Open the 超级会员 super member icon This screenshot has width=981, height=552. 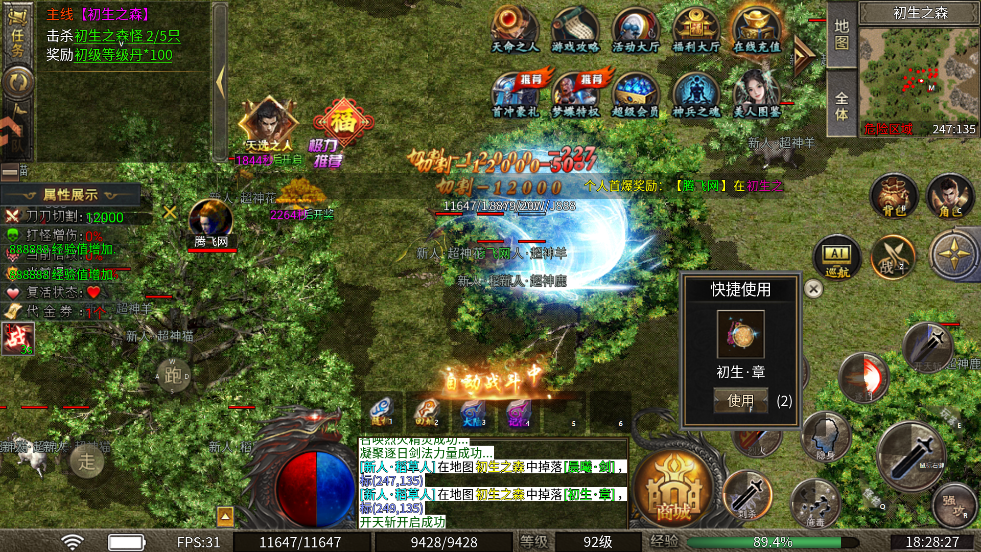636,92
